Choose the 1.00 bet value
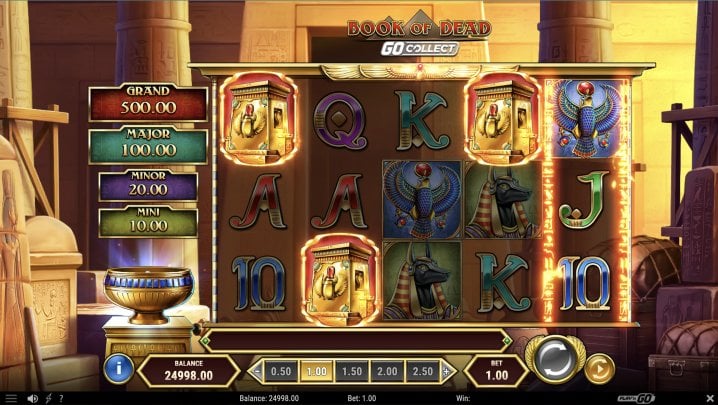718x405 pixels. point(315,371)
